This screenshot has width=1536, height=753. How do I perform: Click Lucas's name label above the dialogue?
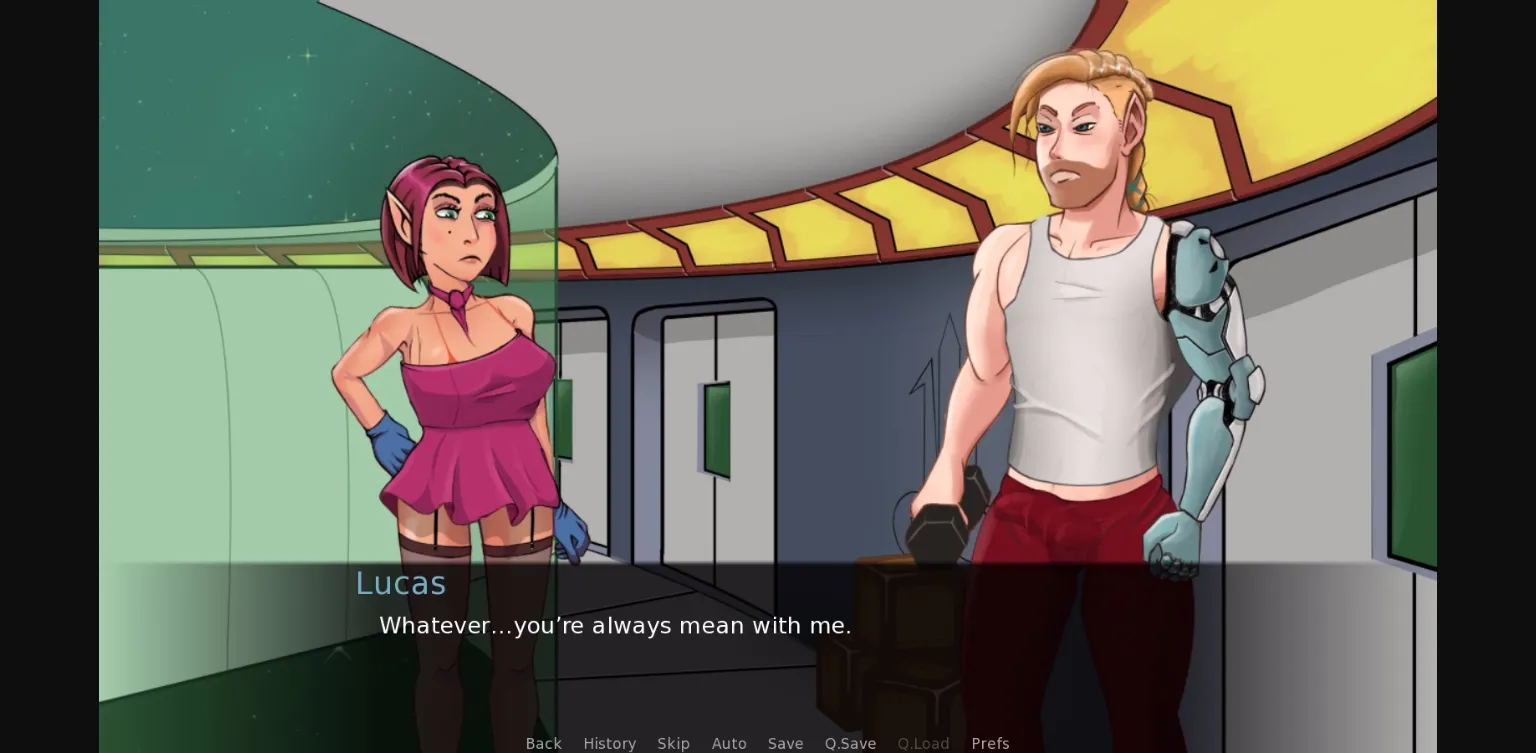400,583
